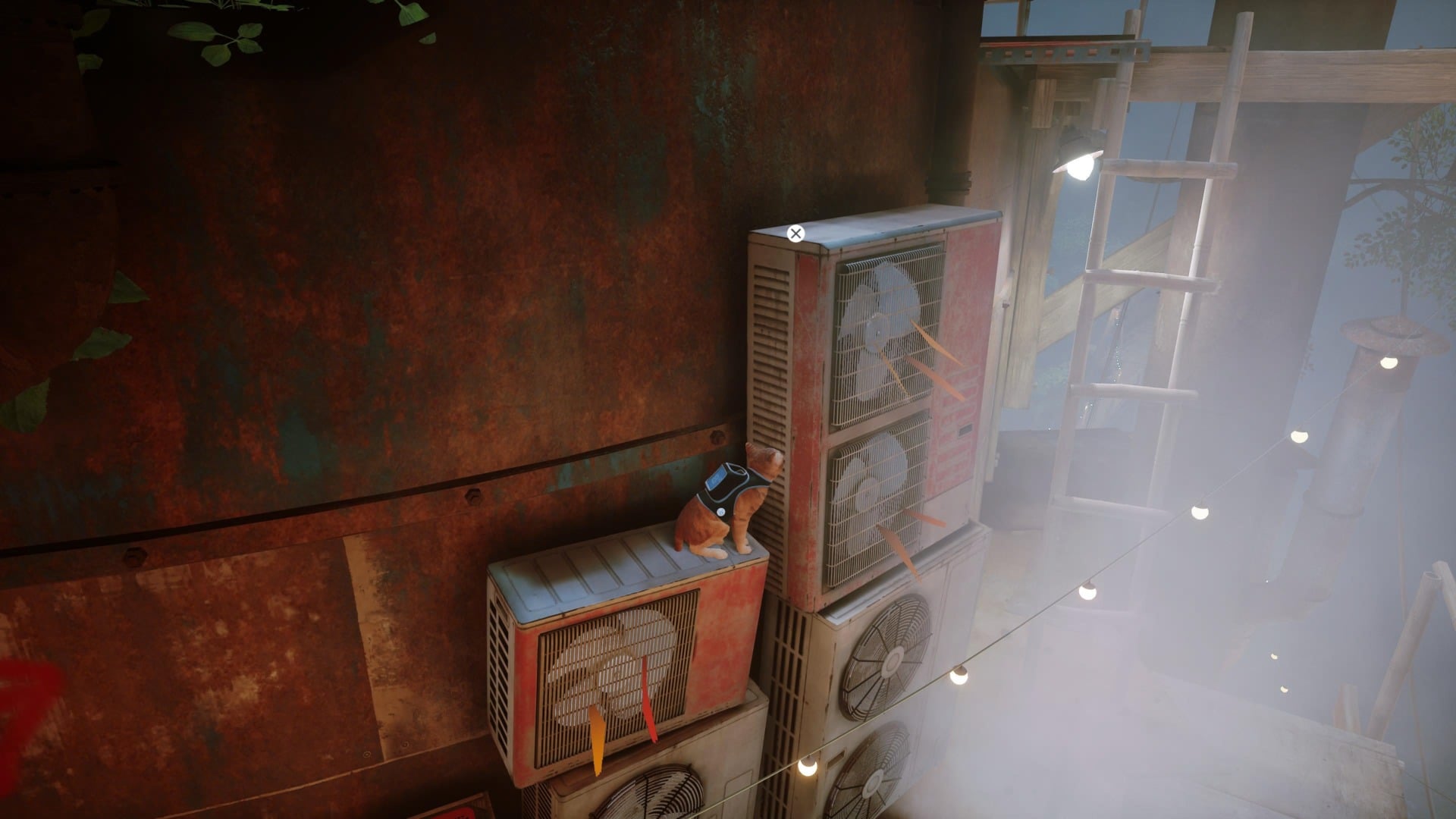
Task: Click the X jump button prompt
Action: [x=795, y=233]
